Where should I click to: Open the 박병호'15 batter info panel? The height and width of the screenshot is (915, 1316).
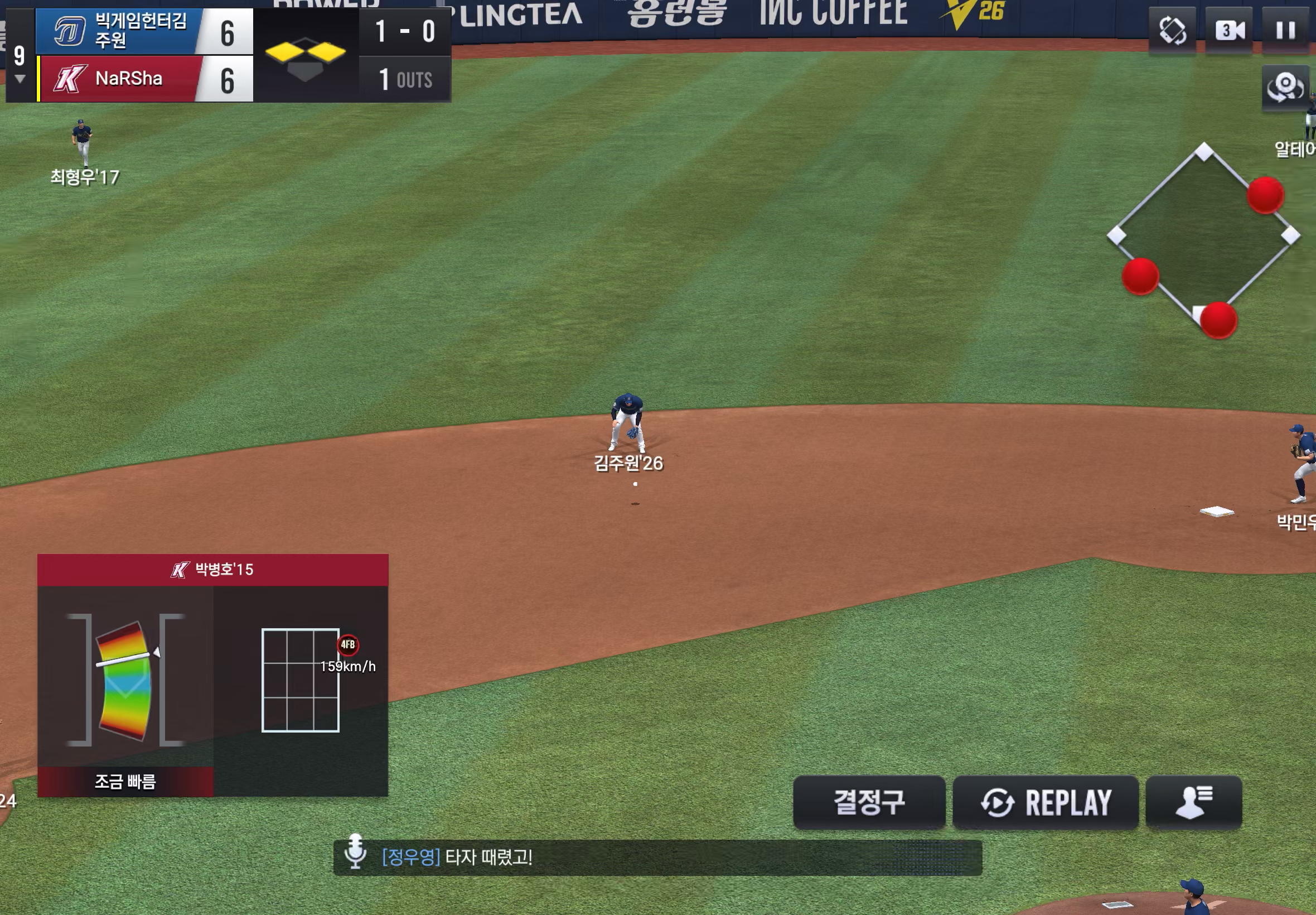(212, 569)
